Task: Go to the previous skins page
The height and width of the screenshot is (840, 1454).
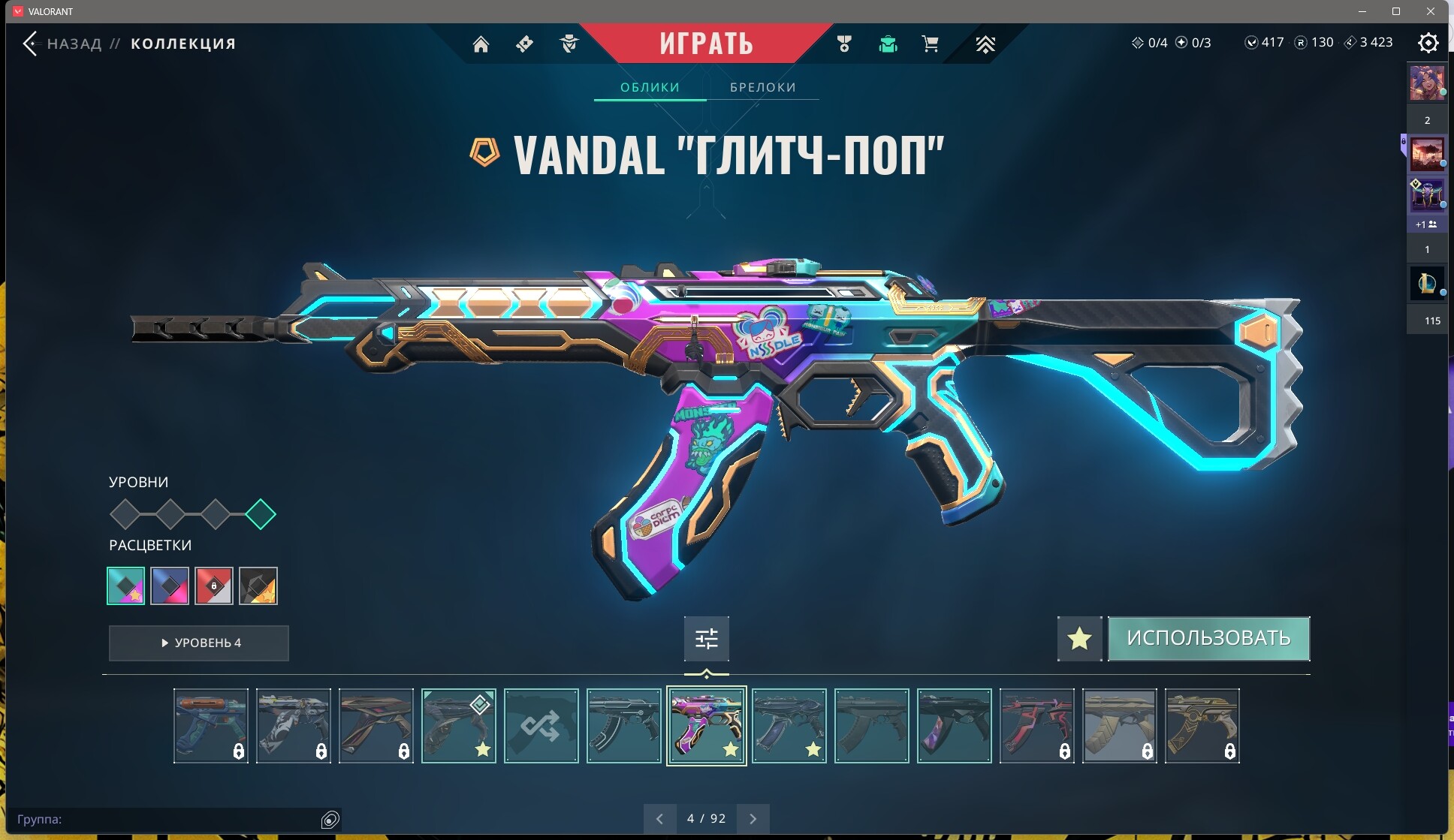Action: pos(659,818)
